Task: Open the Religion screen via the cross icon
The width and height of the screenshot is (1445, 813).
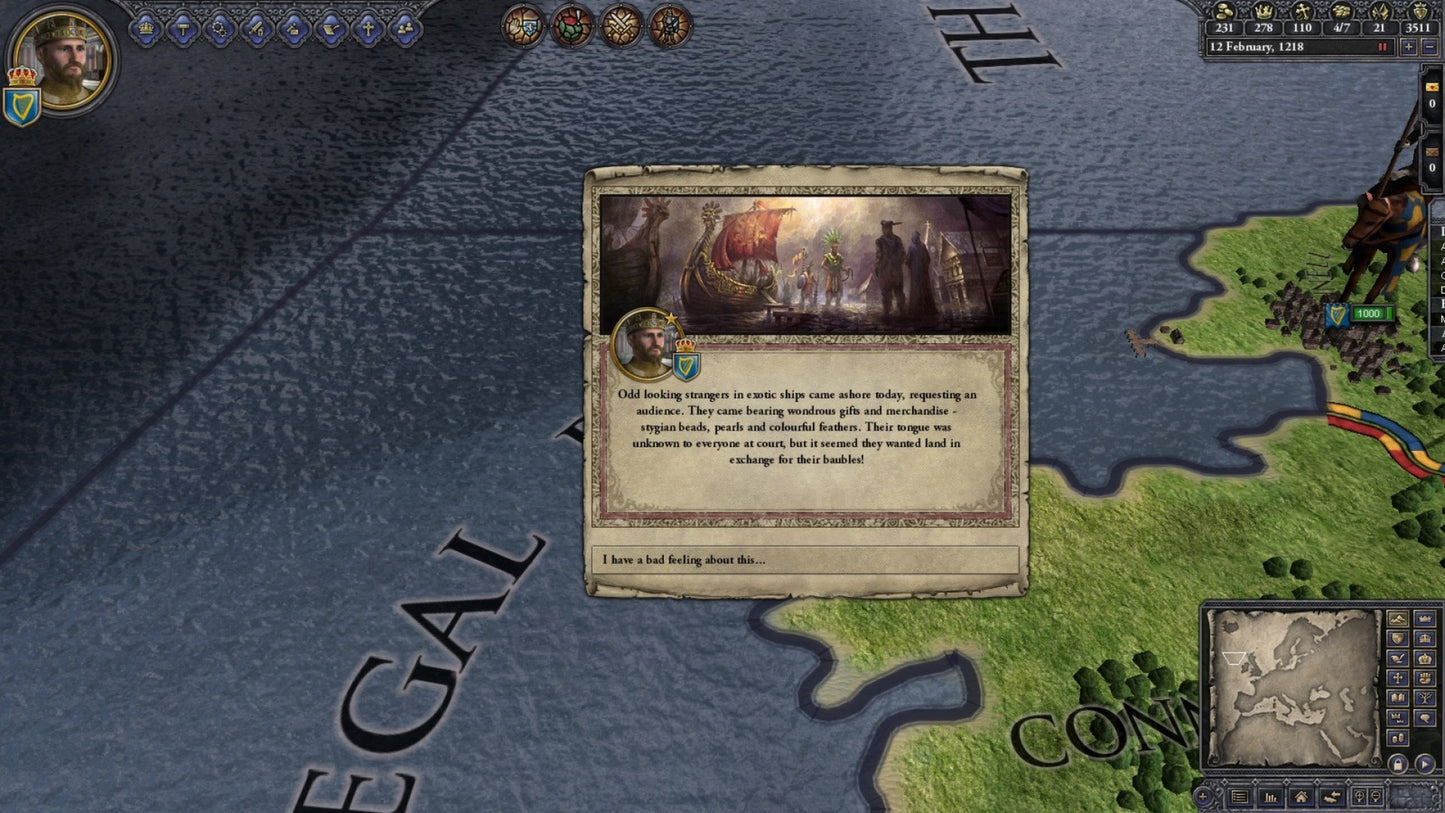Action: tap(368, 27)
